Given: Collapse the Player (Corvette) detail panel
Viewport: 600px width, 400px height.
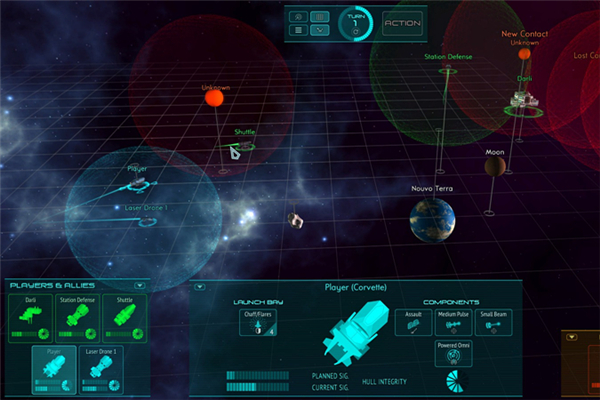Looking at the screenshot, I should [x=198, y=286].
